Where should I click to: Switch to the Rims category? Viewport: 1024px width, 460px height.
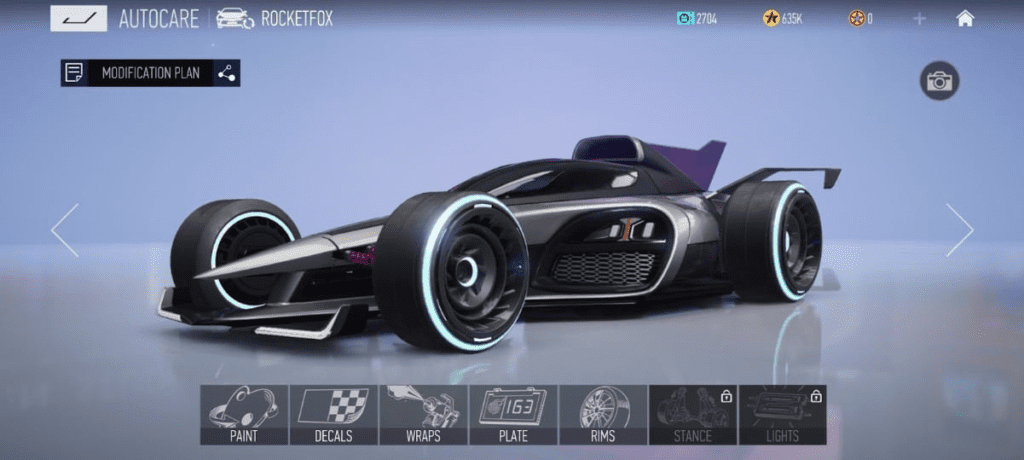(x=603, y=414)
